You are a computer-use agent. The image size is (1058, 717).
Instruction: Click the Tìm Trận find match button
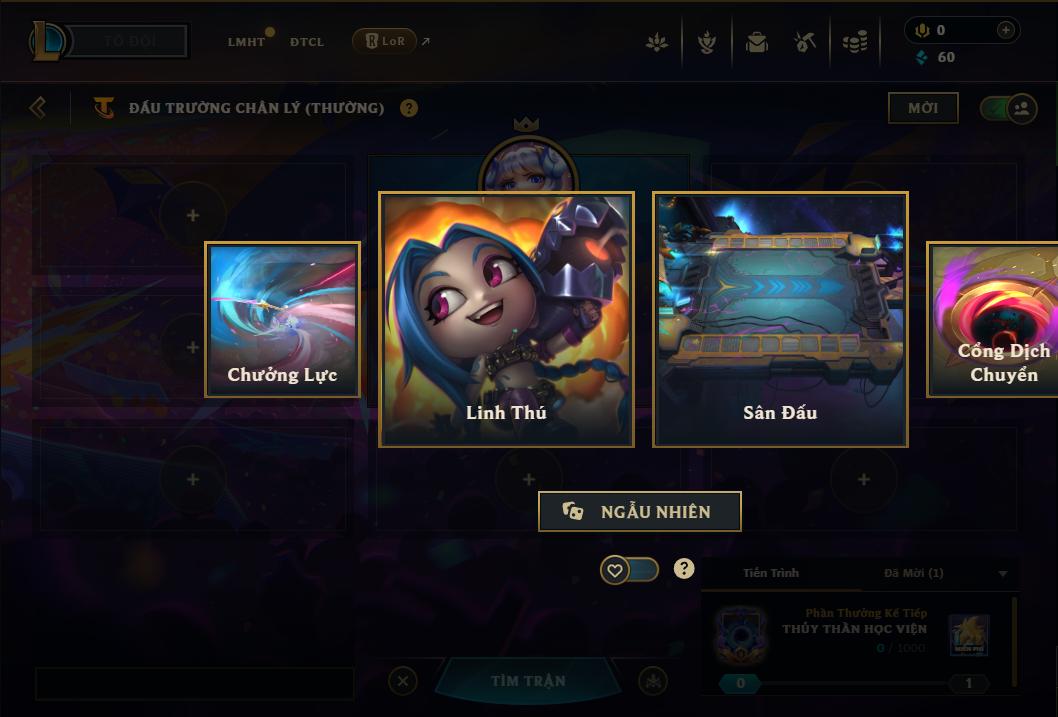click(x=528, y=681)
